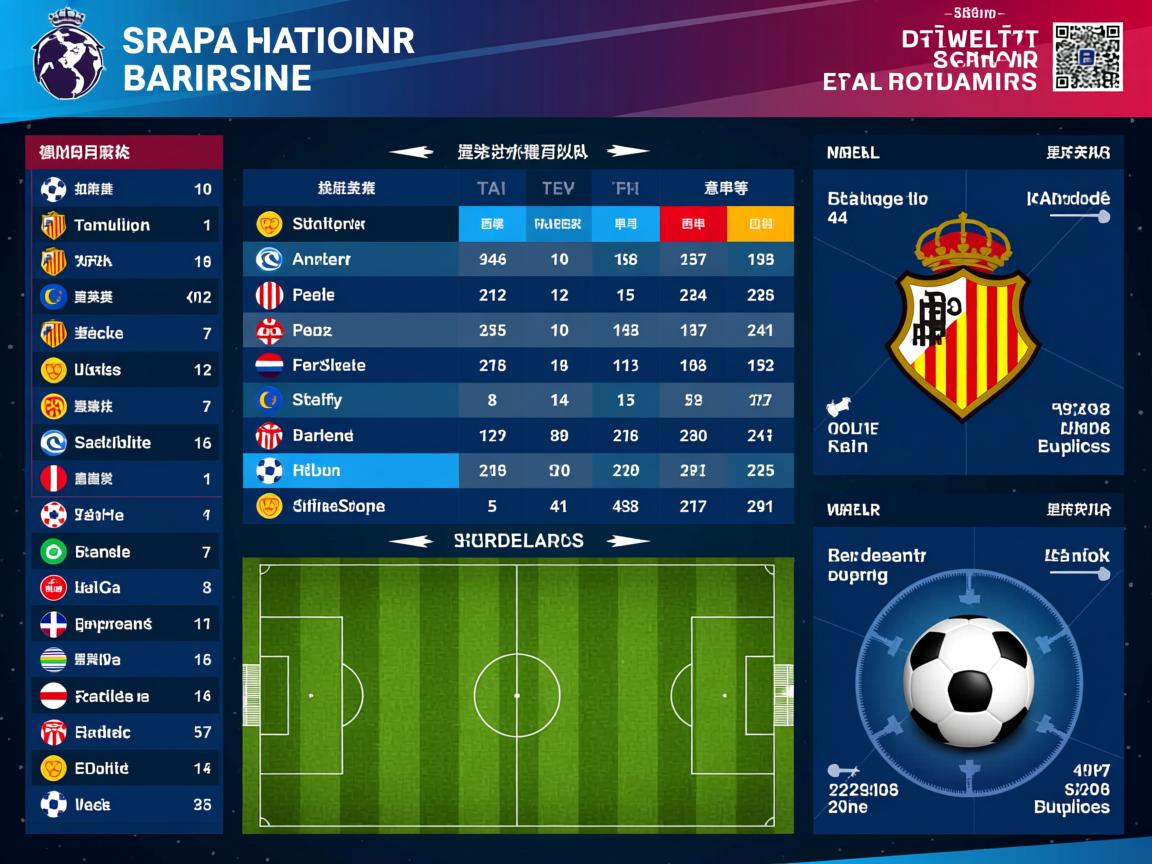Viewport: 1152px width, 864px height.
Task: Pick the Fratilés team row
Action: point(124,696)
